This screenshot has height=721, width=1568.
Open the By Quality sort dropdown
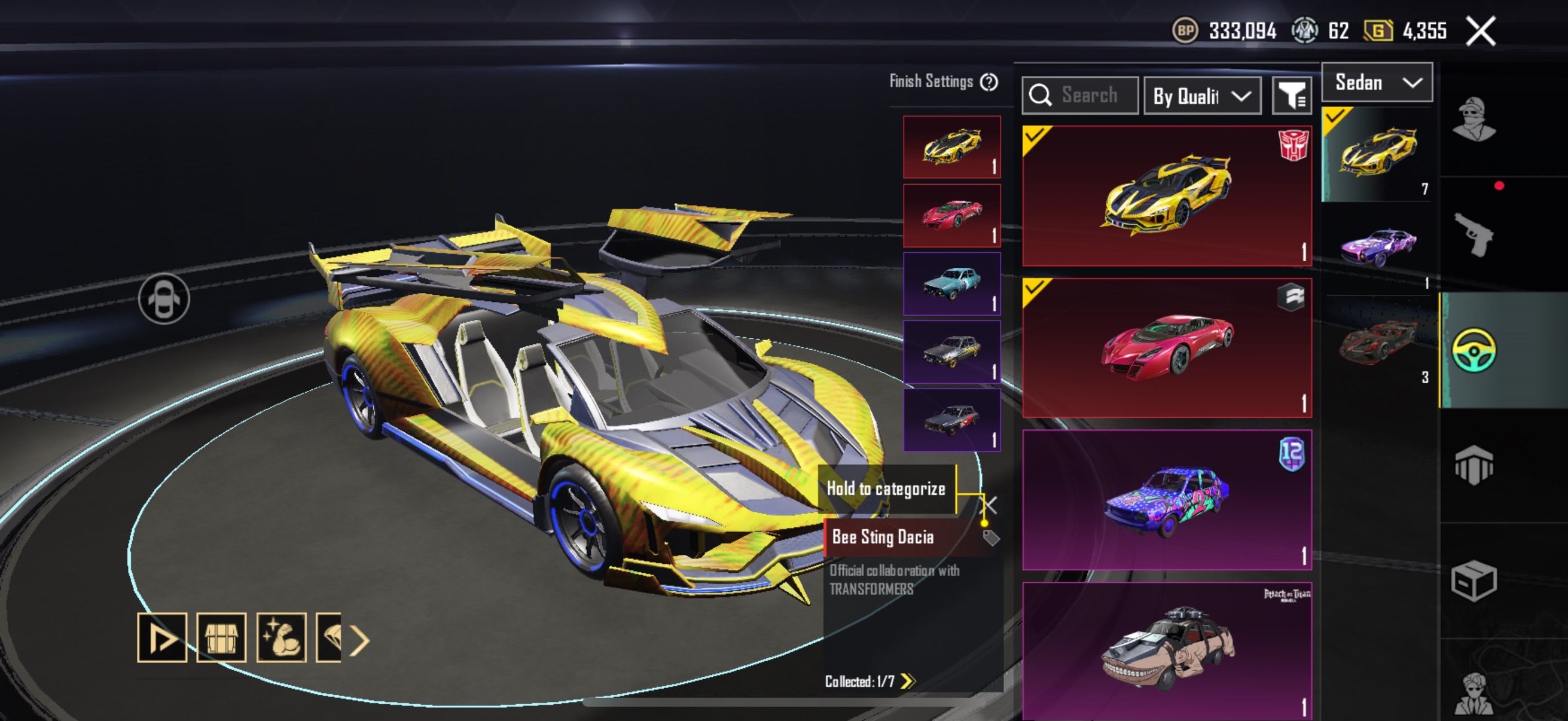tap(1202, 96)
